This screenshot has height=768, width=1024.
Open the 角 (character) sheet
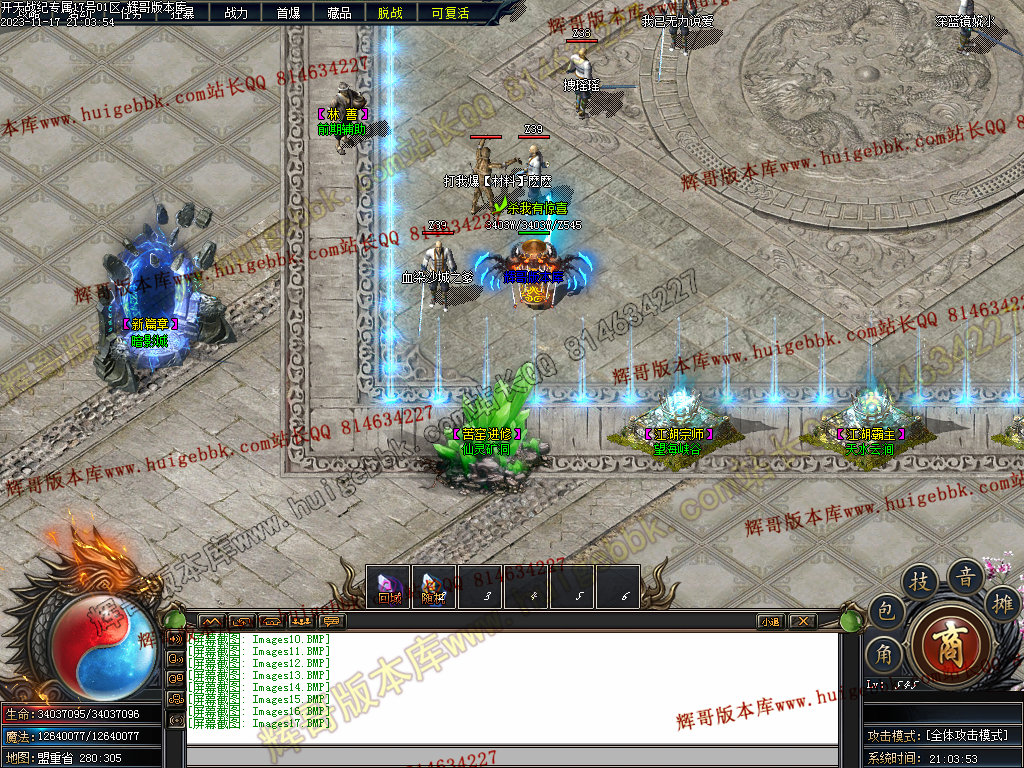point(884,655)
